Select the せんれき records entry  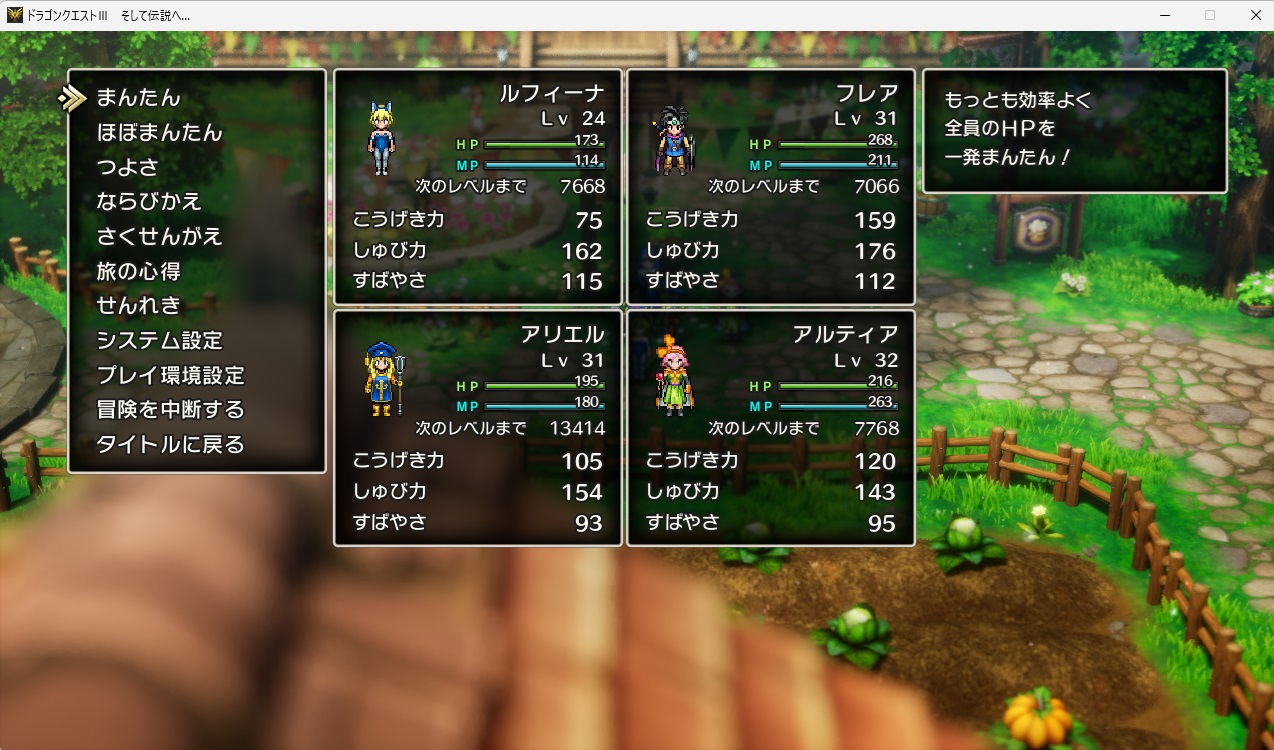pos(138,306)
